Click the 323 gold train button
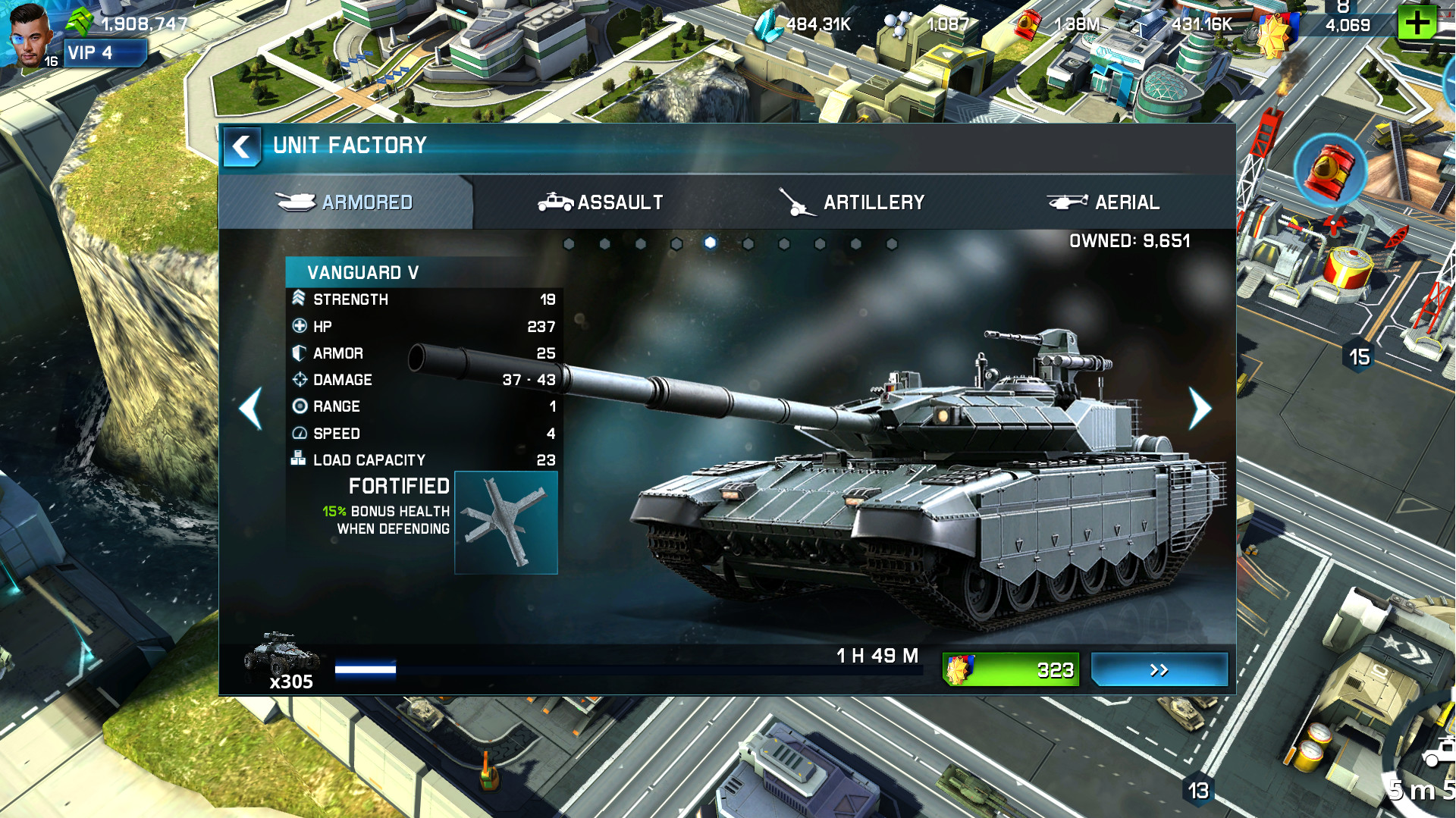The height and width of the screenshot is (818, 1456). coord(1009,669)
